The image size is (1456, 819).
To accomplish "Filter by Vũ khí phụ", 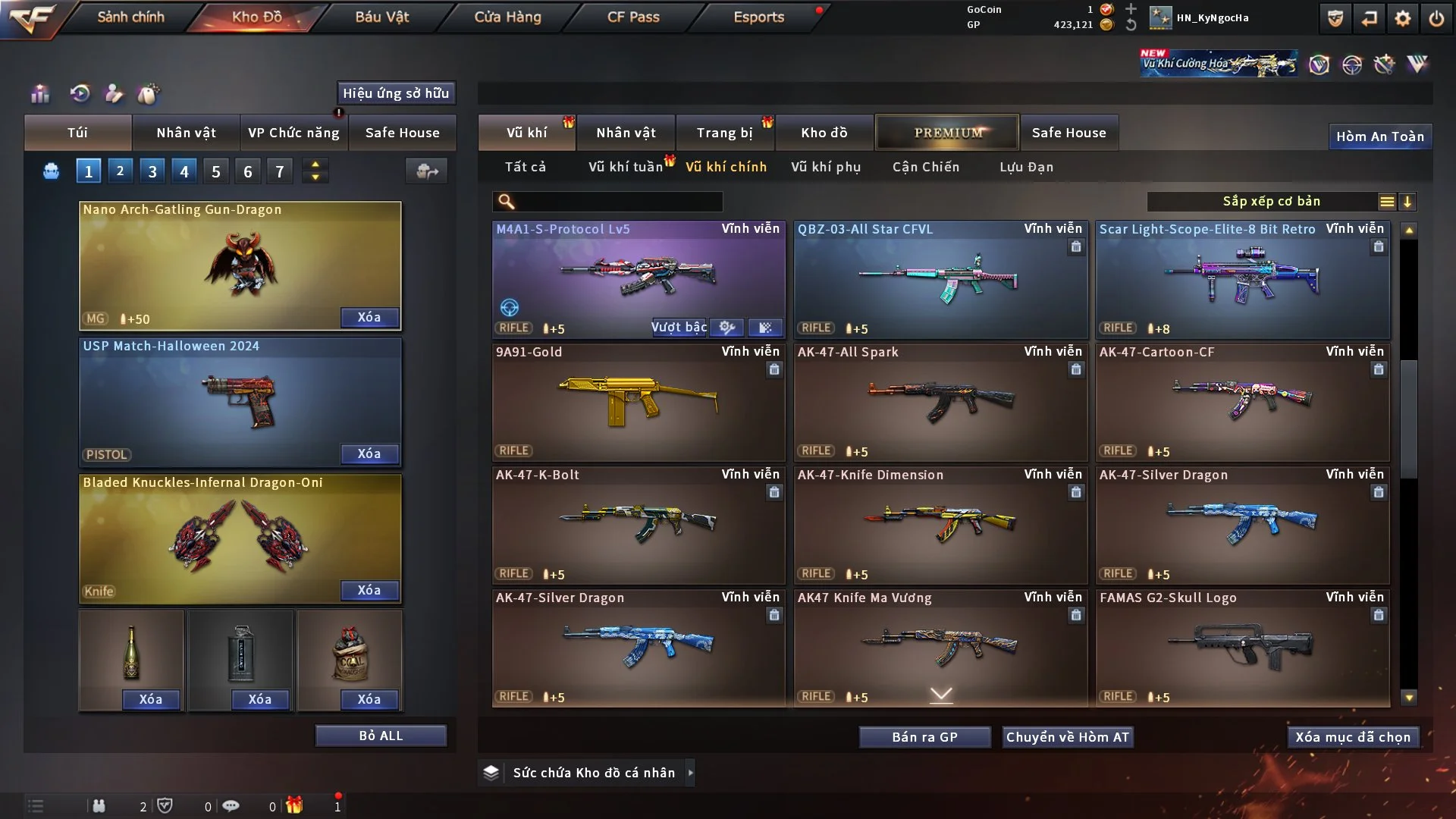I will (825, 167).
